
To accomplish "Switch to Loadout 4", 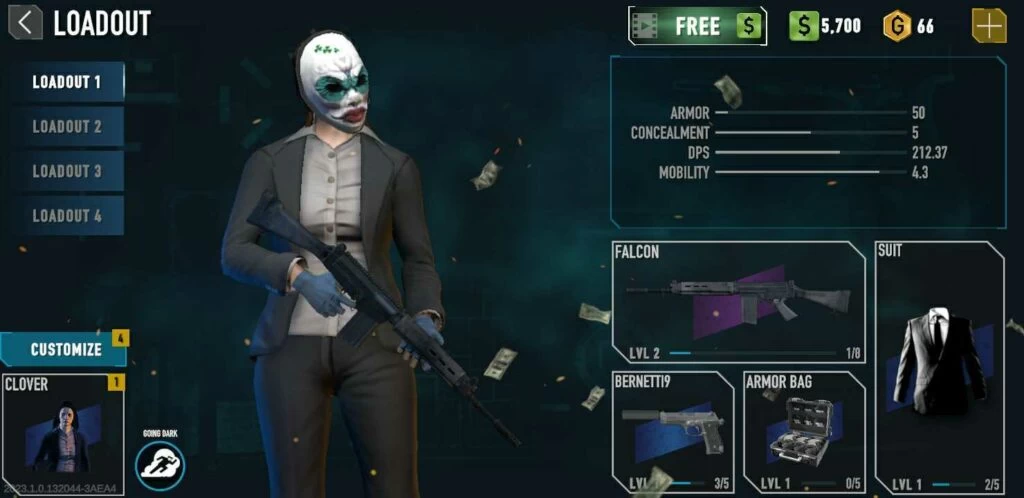I will click(67, 216).
